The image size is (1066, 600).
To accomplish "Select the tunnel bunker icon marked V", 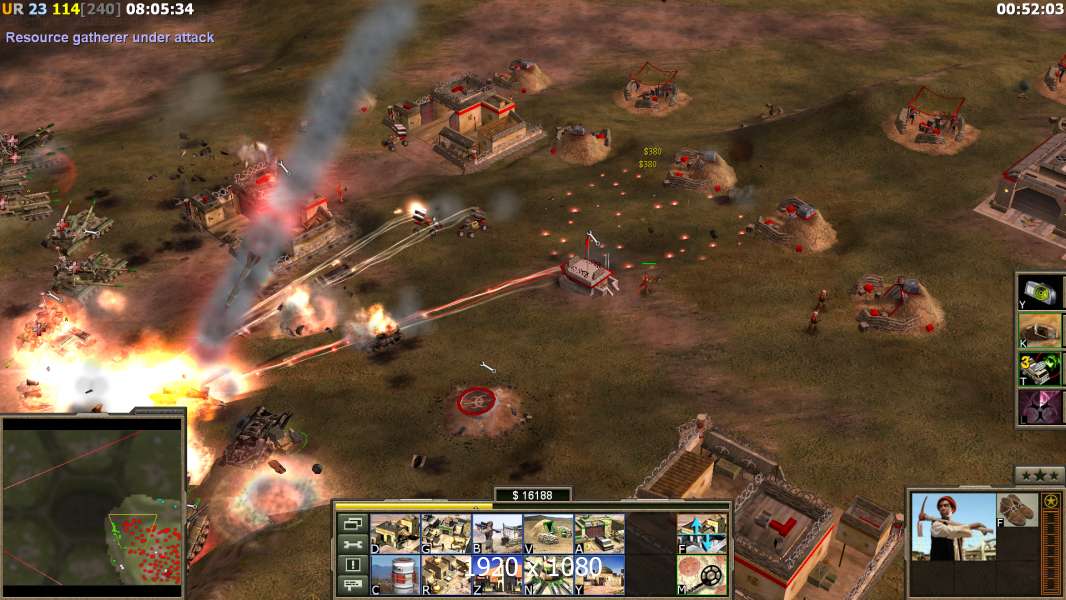I will pyautogui.click(x=548, y=534).
